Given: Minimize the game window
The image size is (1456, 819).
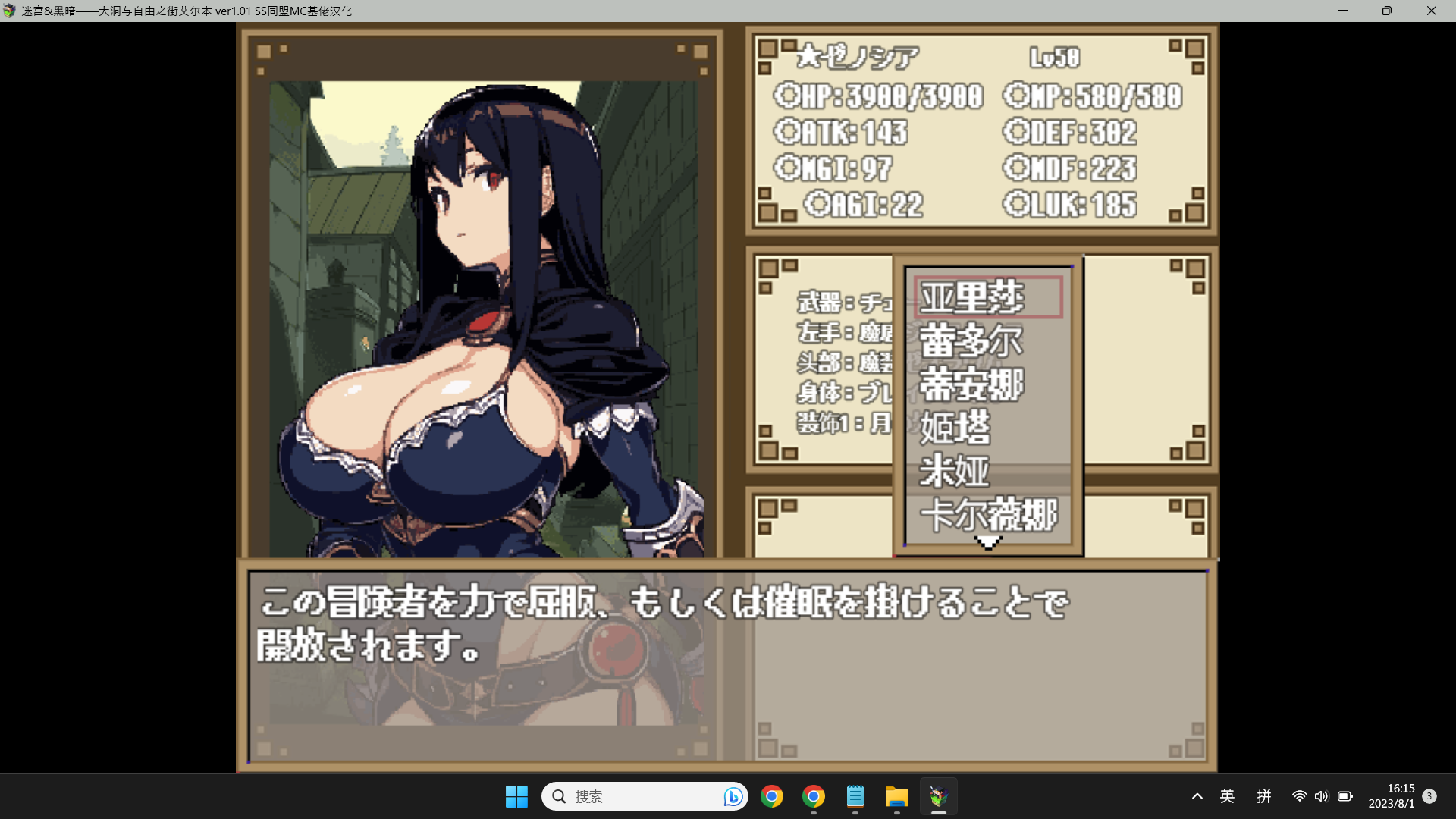Looking at the screenshot, I should [1343, 11].
